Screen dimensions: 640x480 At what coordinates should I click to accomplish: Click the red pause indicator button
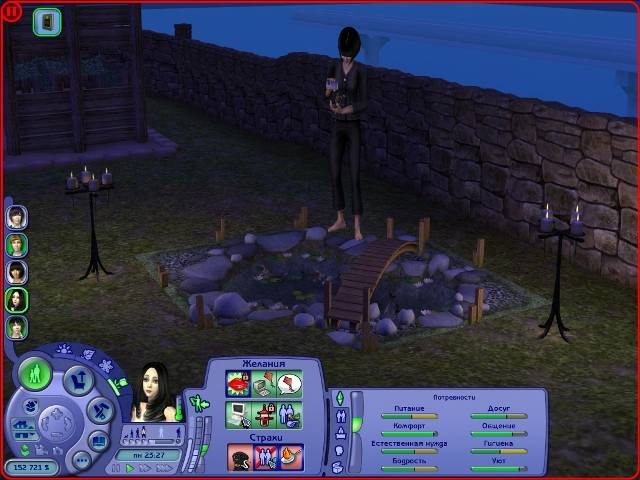click(x=12, y=12)
